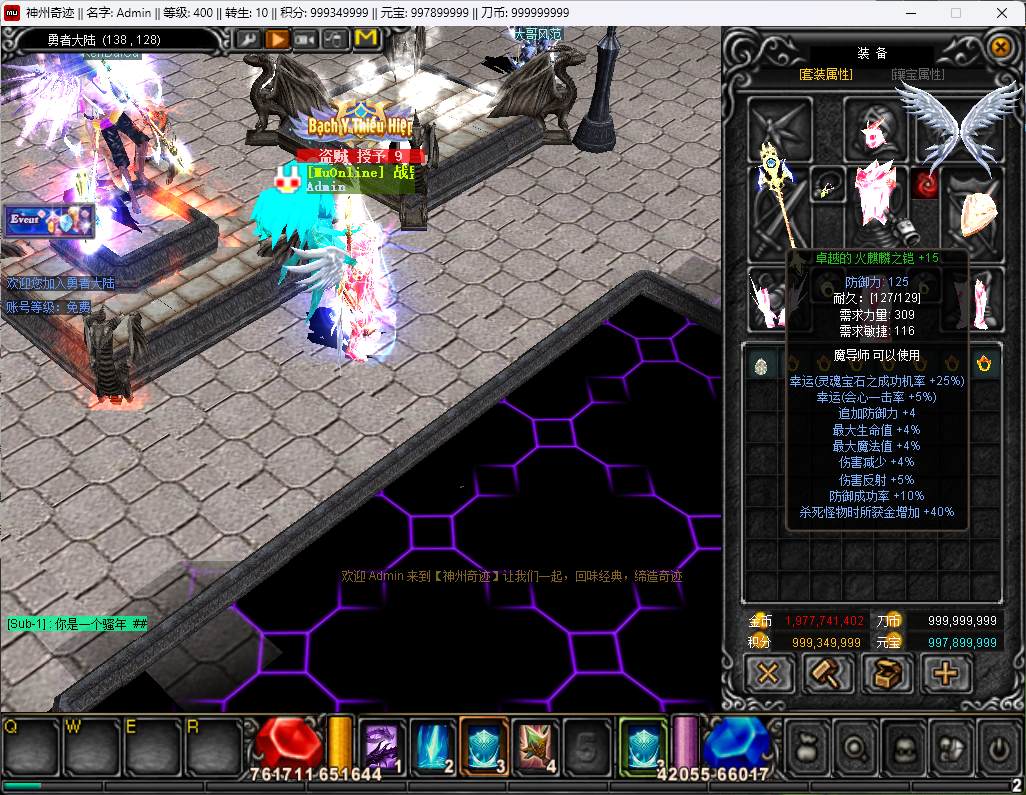Open the wrench settings button
This screenshot has height=795, width=1026.
coord(248,39)
